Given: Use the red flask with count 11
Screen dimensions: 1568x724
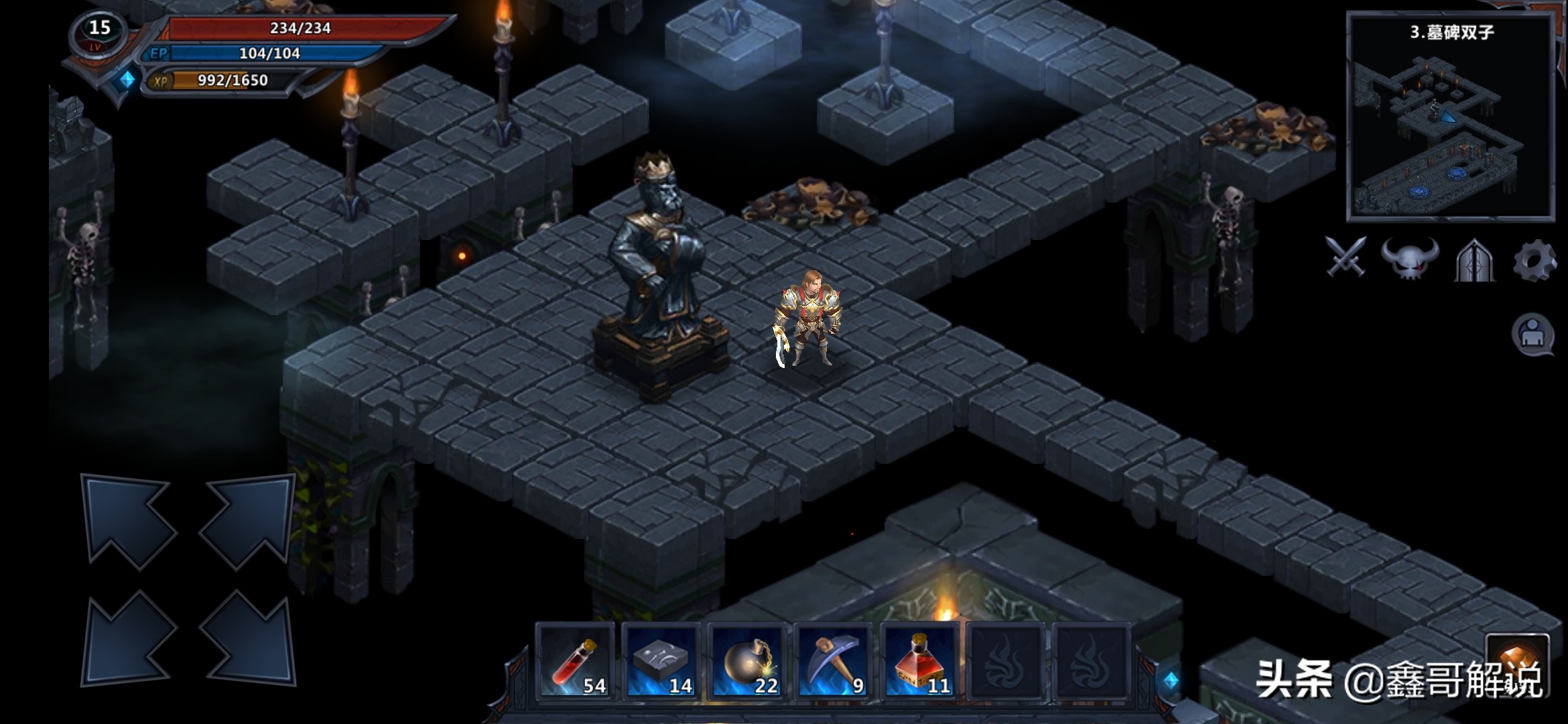Looking at the screenshot, I should [x=919, y=662].
